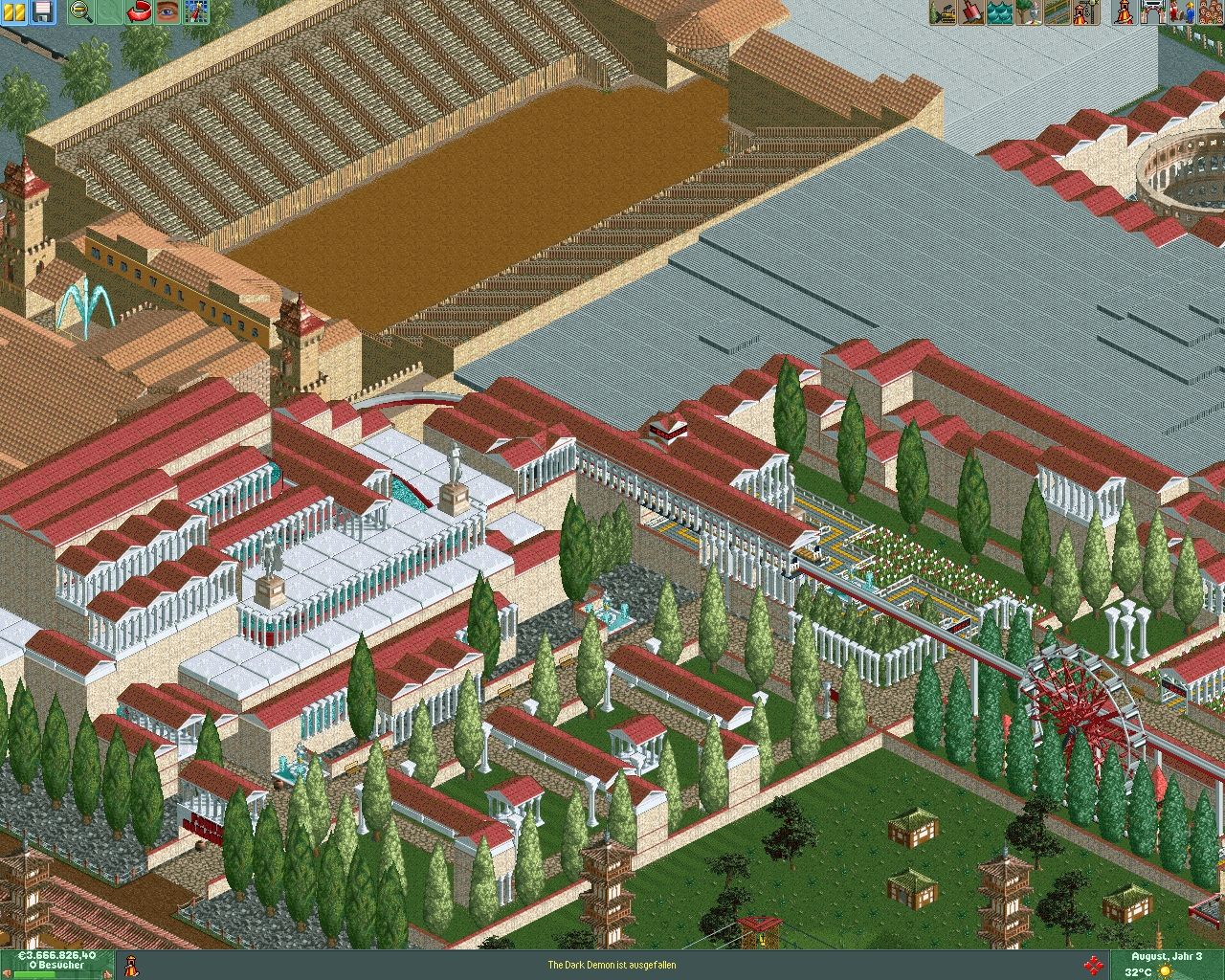Zoom out with the magnifying glass
Viewport: 1225px width, 980px height.
(x=81, y=11)
